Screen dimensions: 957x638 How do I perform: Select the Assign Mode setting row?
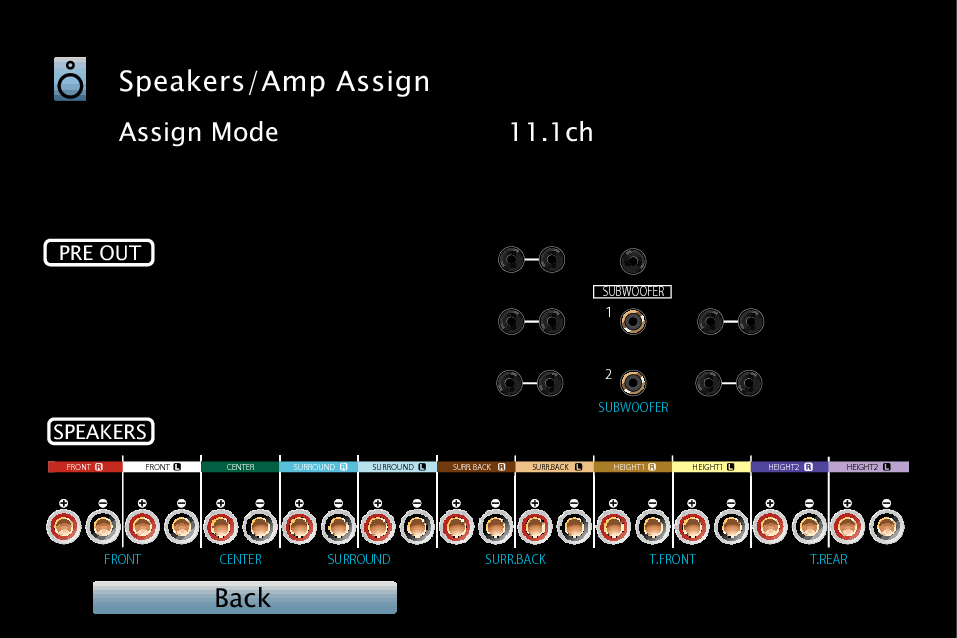[x=198, y=132]
